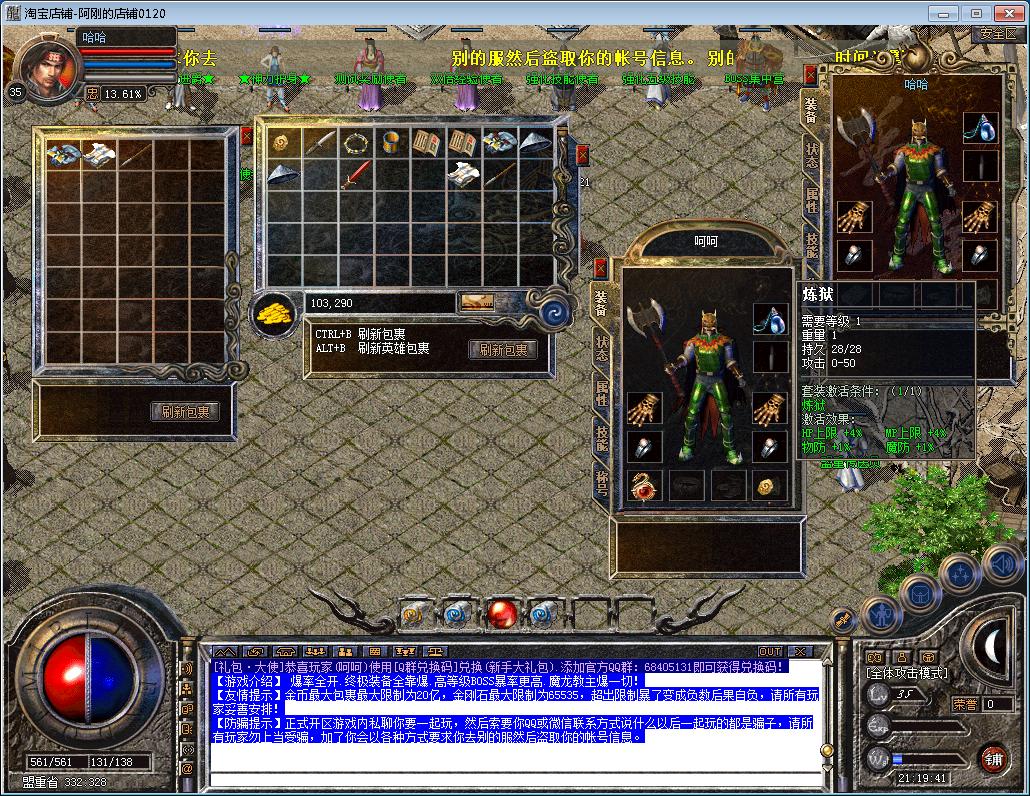
Task: Open the character figure round button
Action: click(881, 612)
